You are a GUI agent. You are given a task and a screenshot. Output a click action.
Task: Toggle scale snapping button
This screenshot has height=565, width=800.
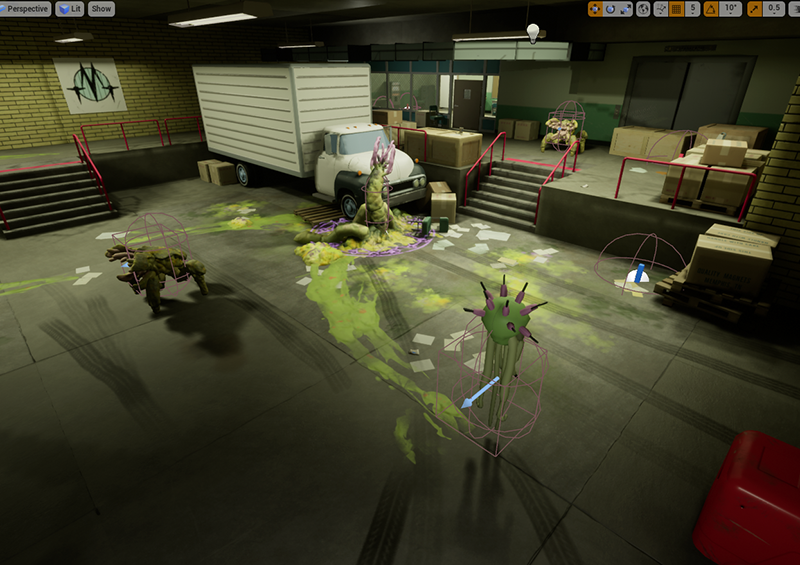click(x=753, y=9)
